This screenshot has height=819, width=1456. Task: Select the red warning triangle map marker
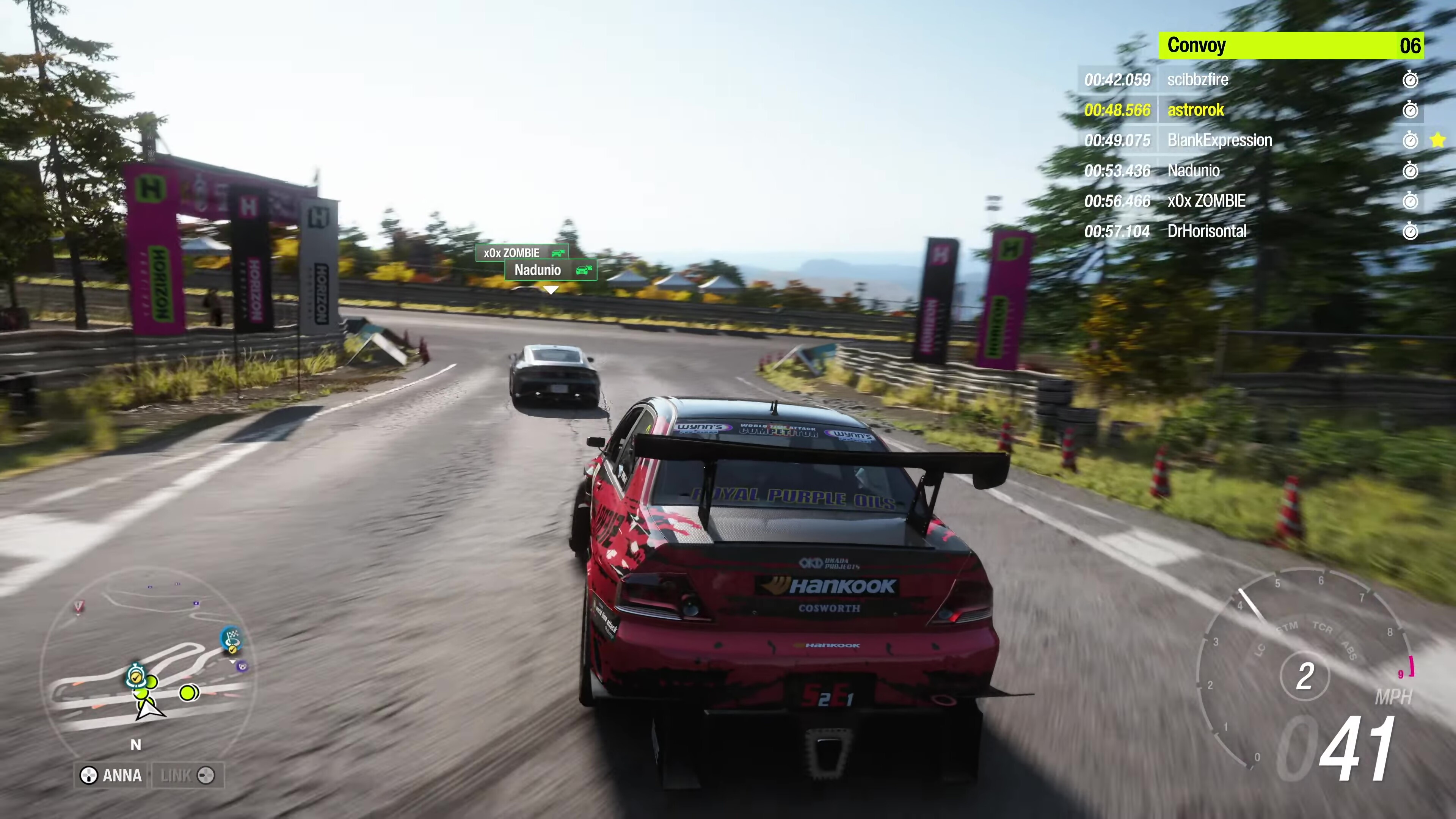78,607
